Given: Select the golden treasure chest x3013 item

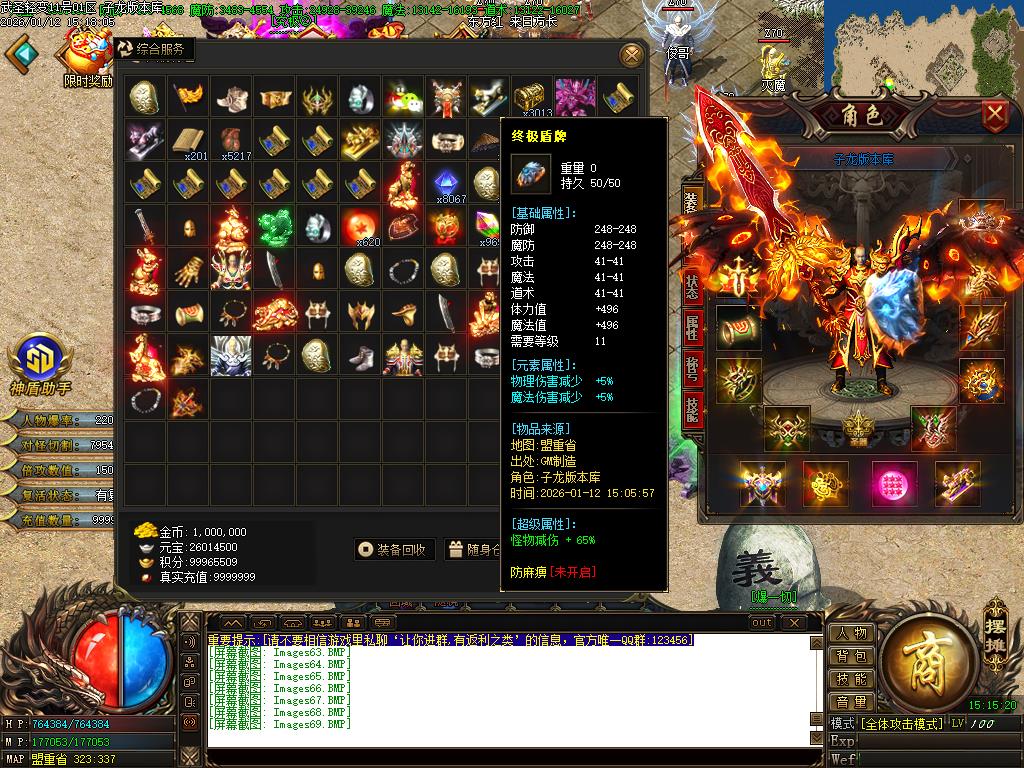Looking at the screenshot, I should point(531,98).
